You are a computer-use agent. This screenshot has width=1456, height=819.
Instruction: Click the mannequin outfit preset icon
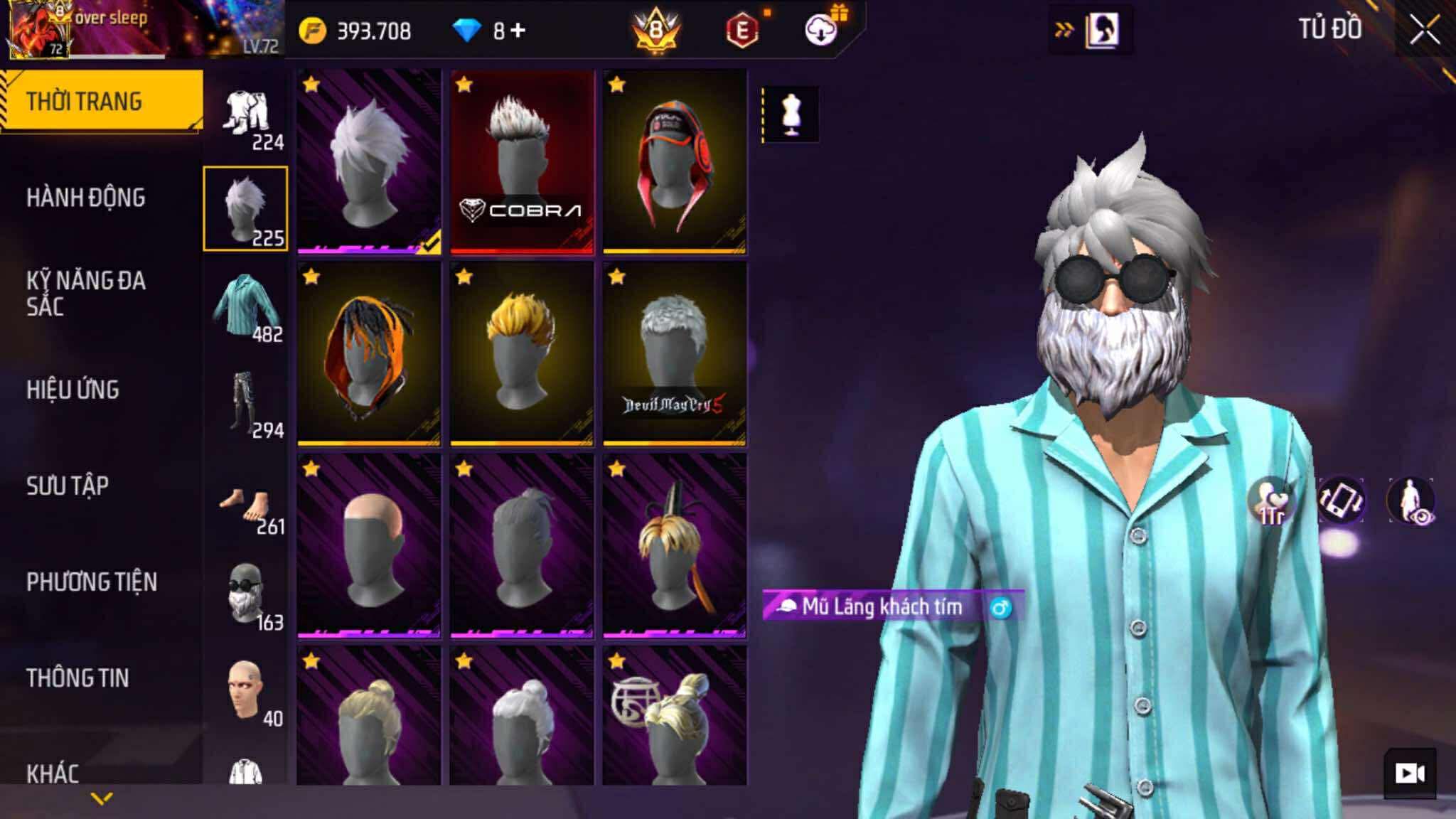[x=791, y=114]
